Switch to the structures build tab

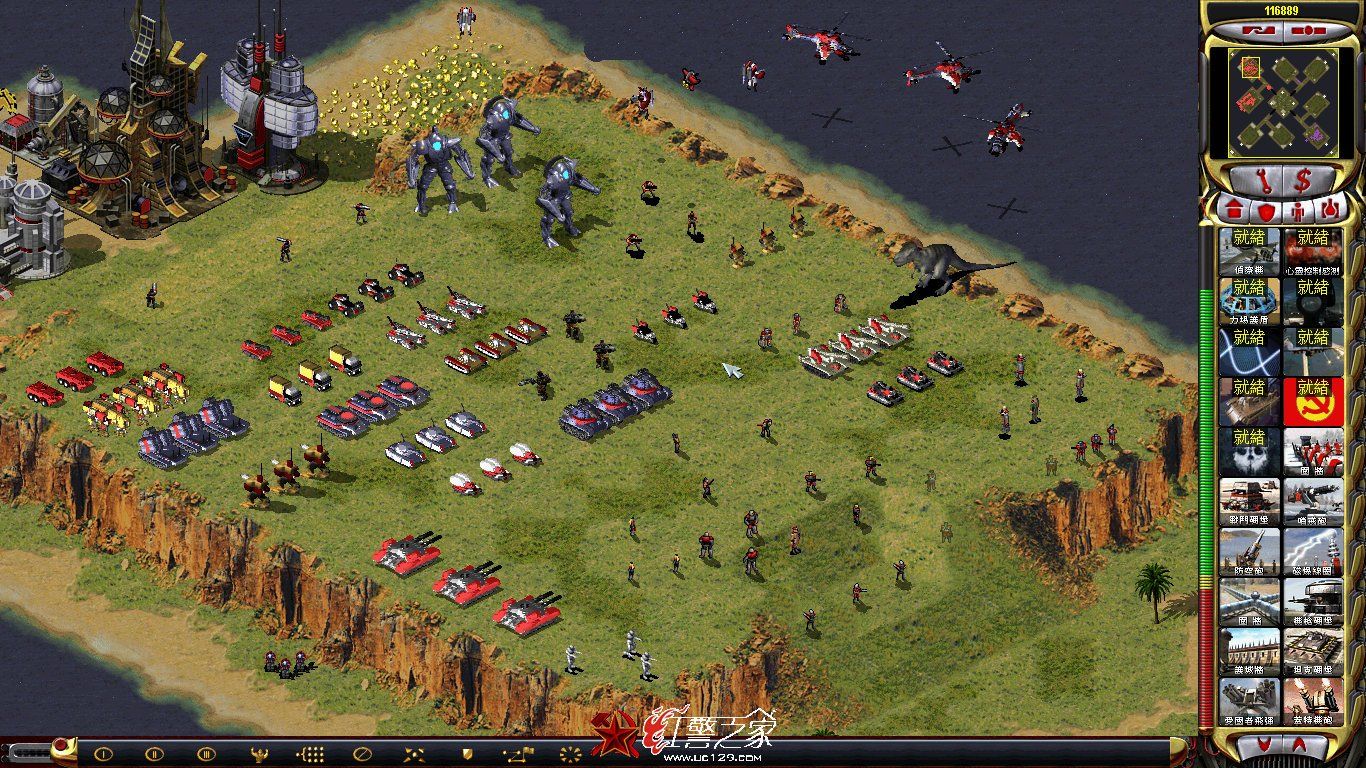tap(1230, 211)
